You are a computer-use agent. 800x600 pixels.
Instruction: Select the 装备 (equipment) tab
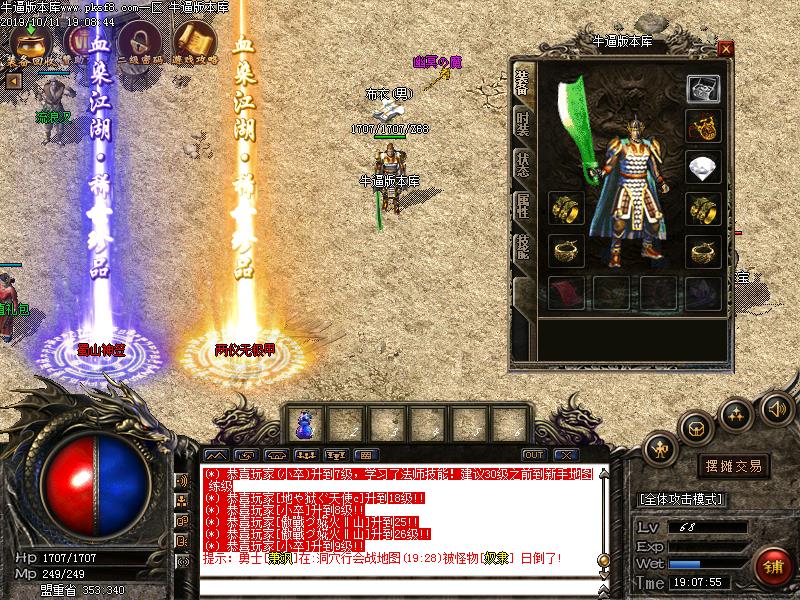[x=522, y=82]
